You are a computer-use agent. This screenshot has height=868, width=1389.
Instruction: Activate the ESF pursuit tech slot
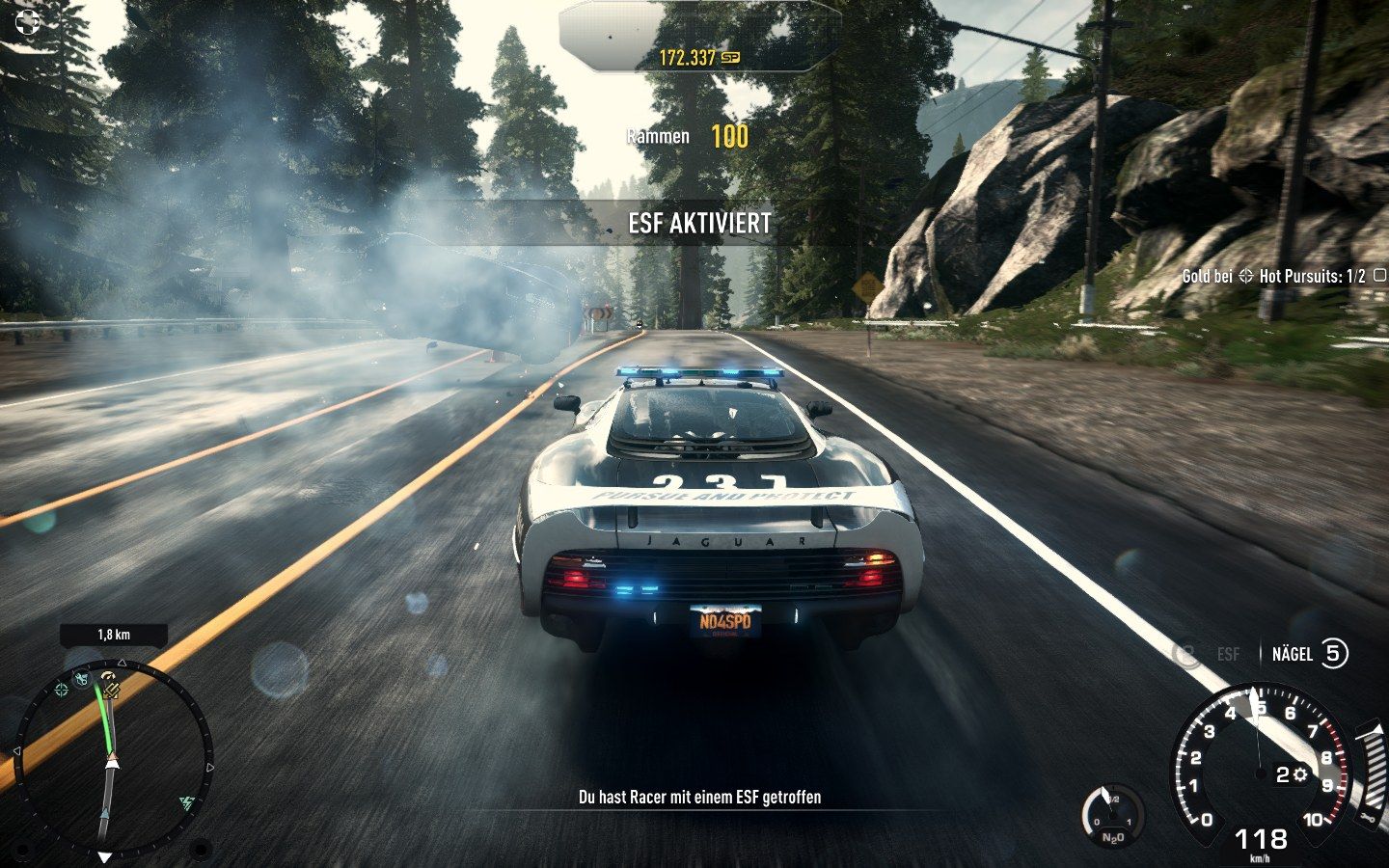[x=1207, y=654]
